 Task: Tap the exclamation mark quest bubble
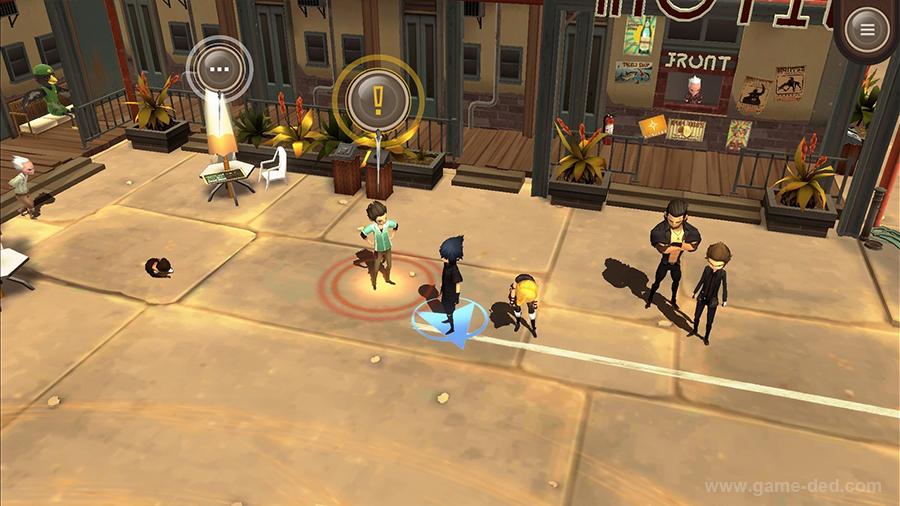(x=378, y=98)
